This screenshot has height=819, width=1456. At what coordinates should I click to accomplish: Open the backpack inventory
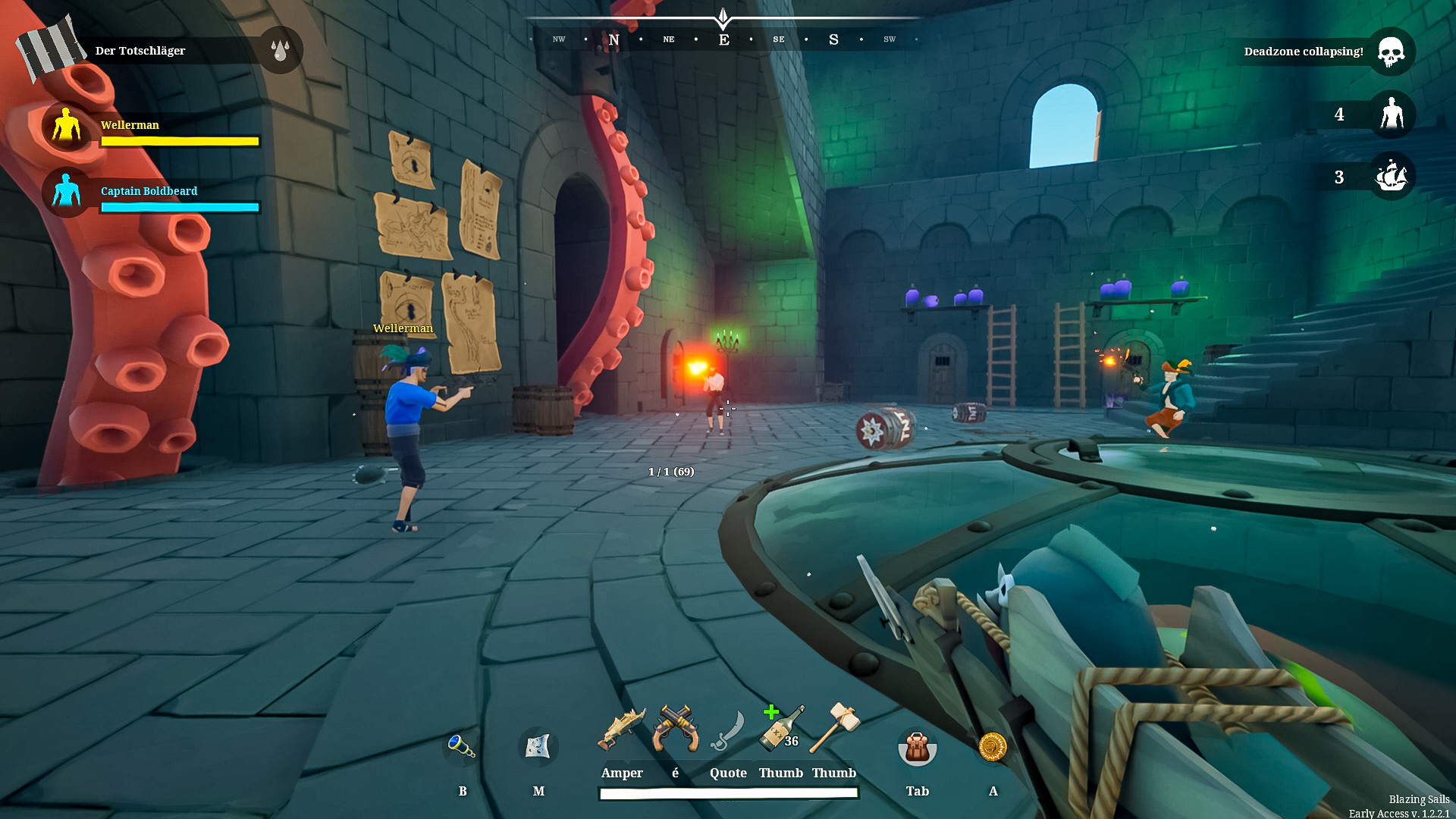tap(917, 748)
